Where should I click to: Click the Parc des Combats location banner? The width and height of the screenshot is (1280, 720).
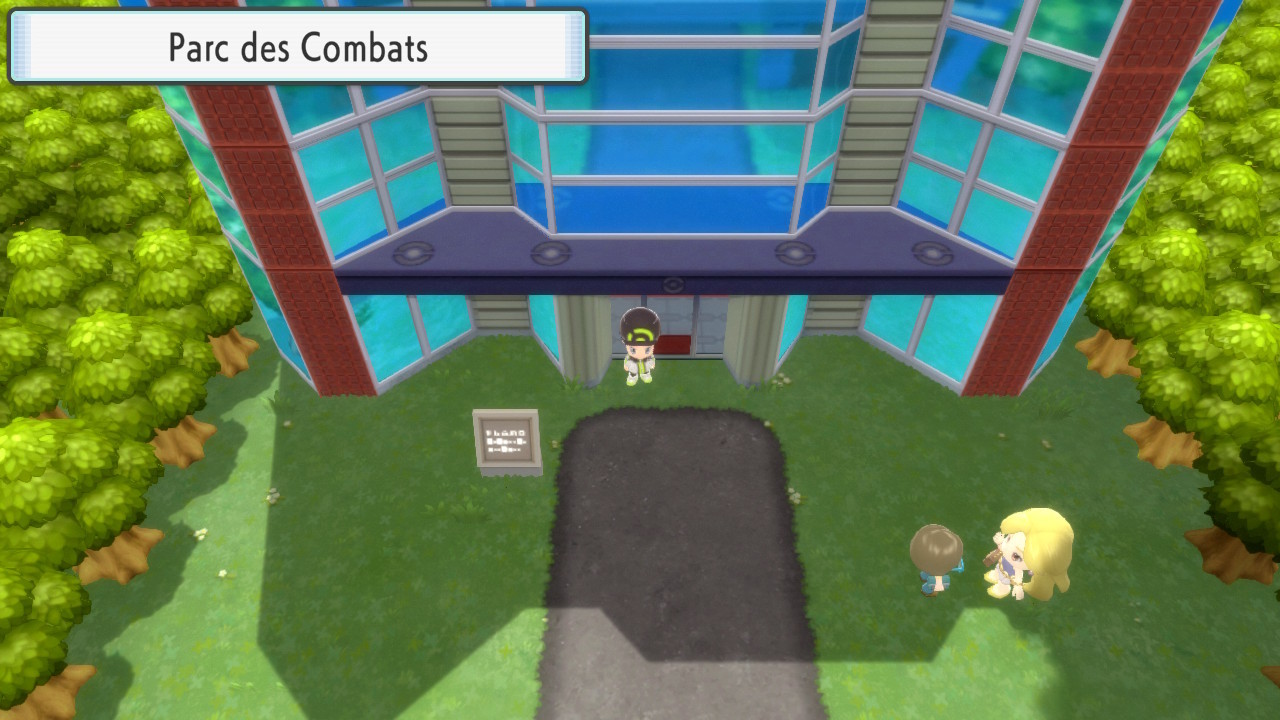coord(300,47)
